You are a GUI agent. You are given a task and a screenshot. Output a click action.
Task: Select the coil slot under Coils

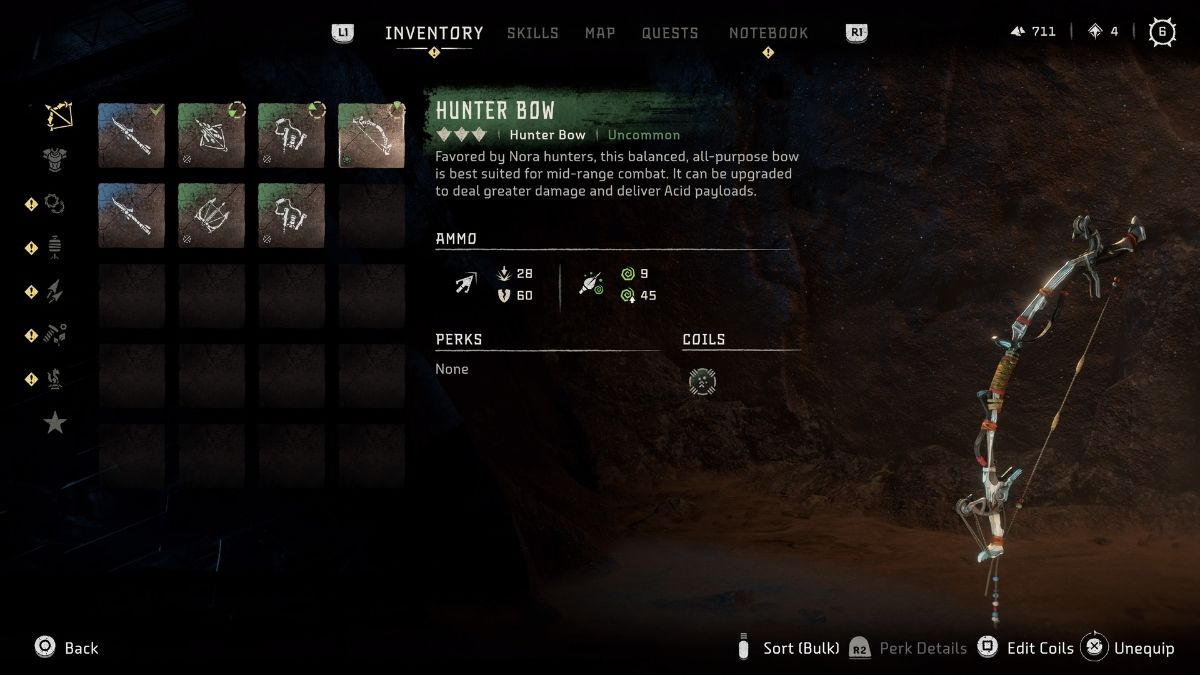[x=703, y=381]
